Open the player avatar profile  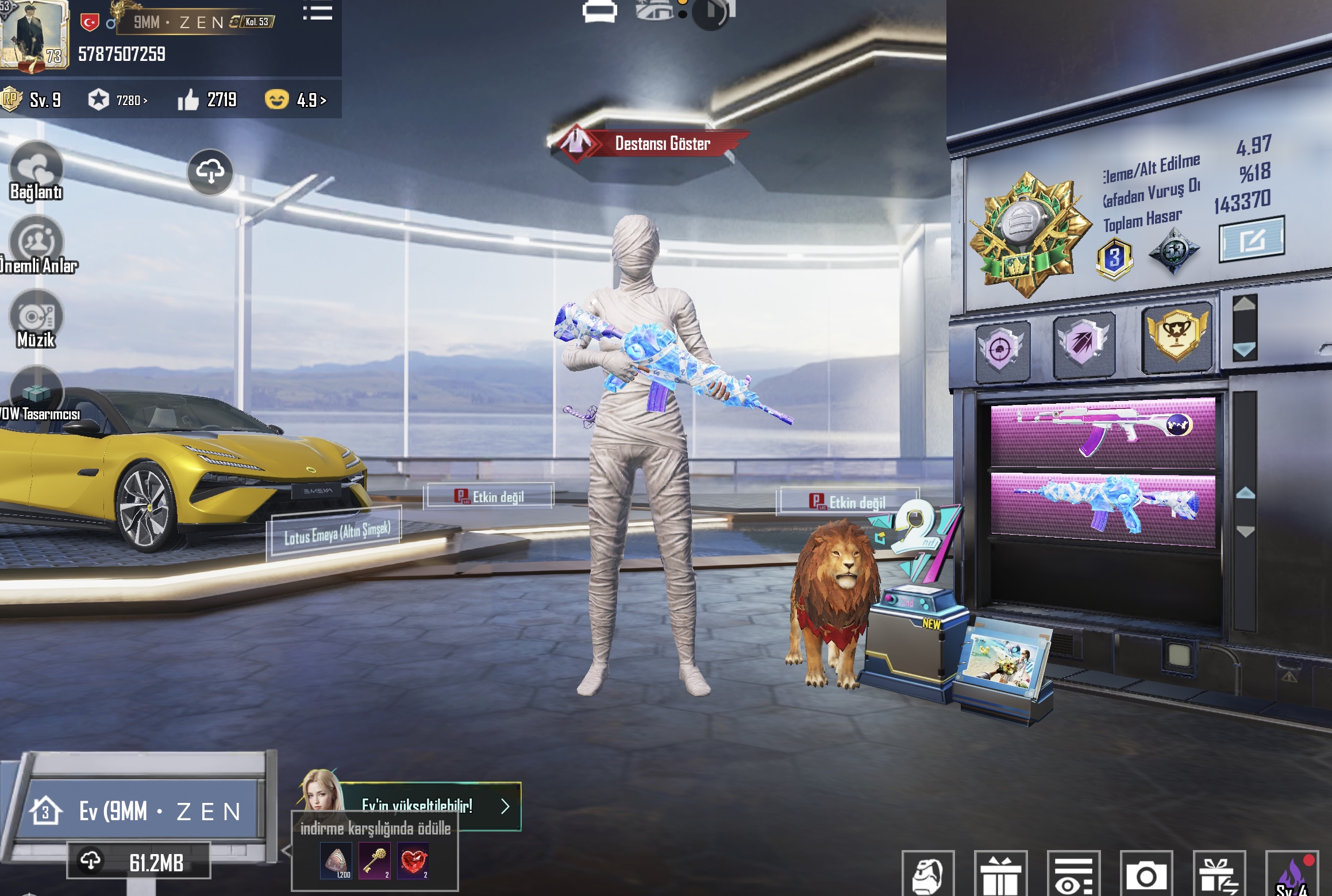coord(34,36)
